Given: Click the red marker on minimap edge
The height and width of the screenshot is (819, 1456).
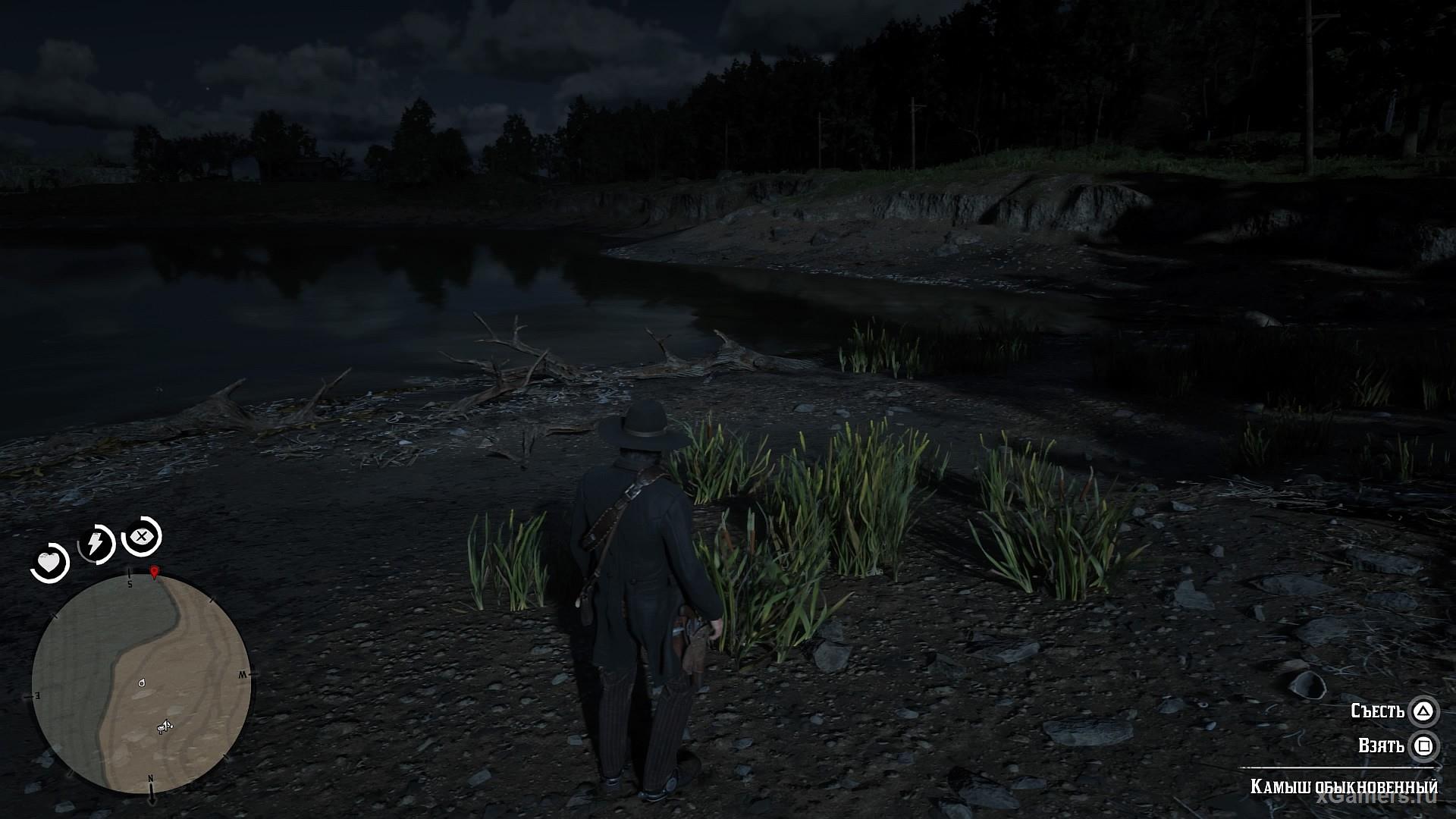Looking at the screenshot, I should pyautogui.click(x=155, y=572).
